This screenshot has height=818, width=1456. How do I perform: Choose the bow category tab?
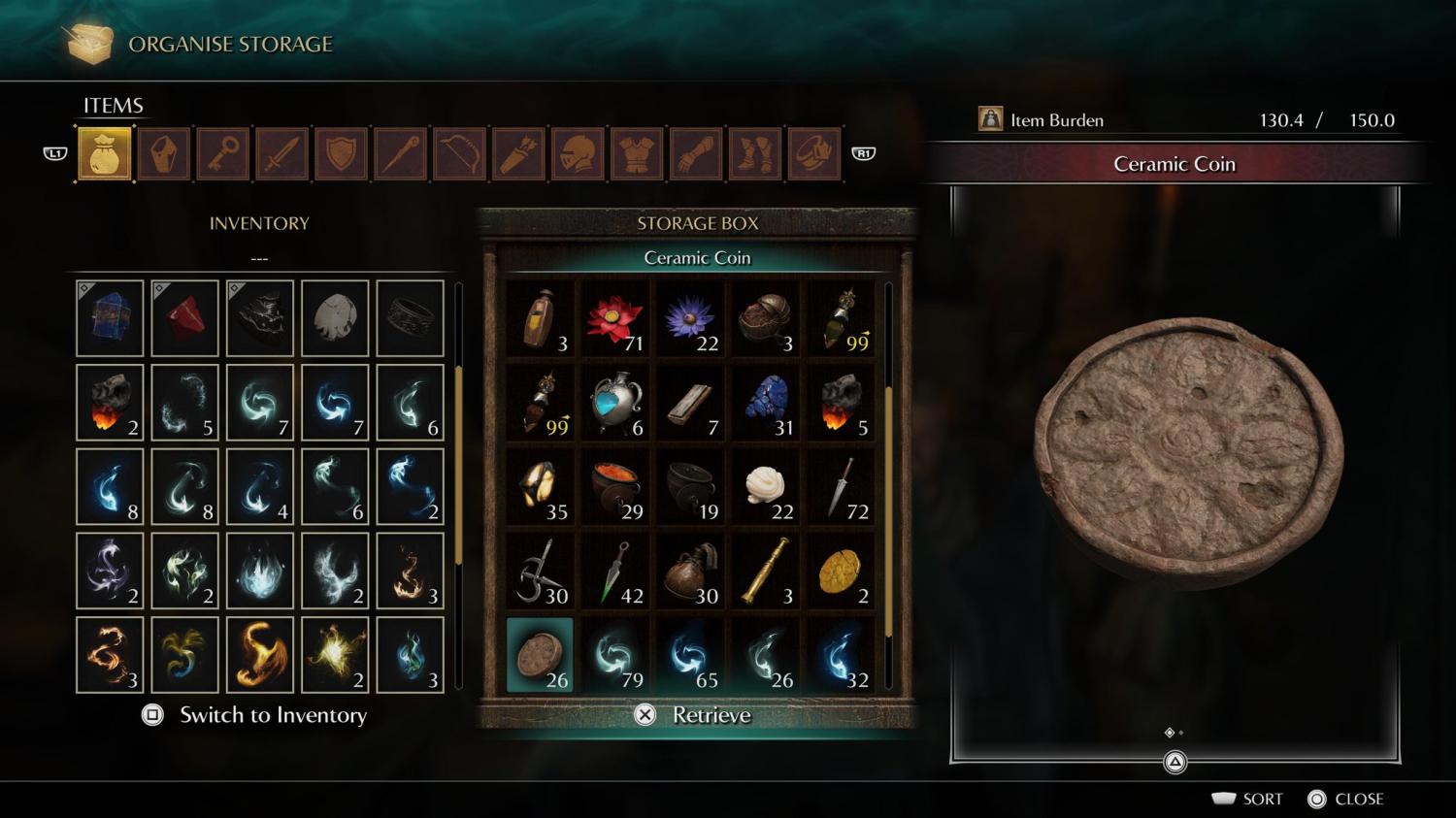pos(459,153)
